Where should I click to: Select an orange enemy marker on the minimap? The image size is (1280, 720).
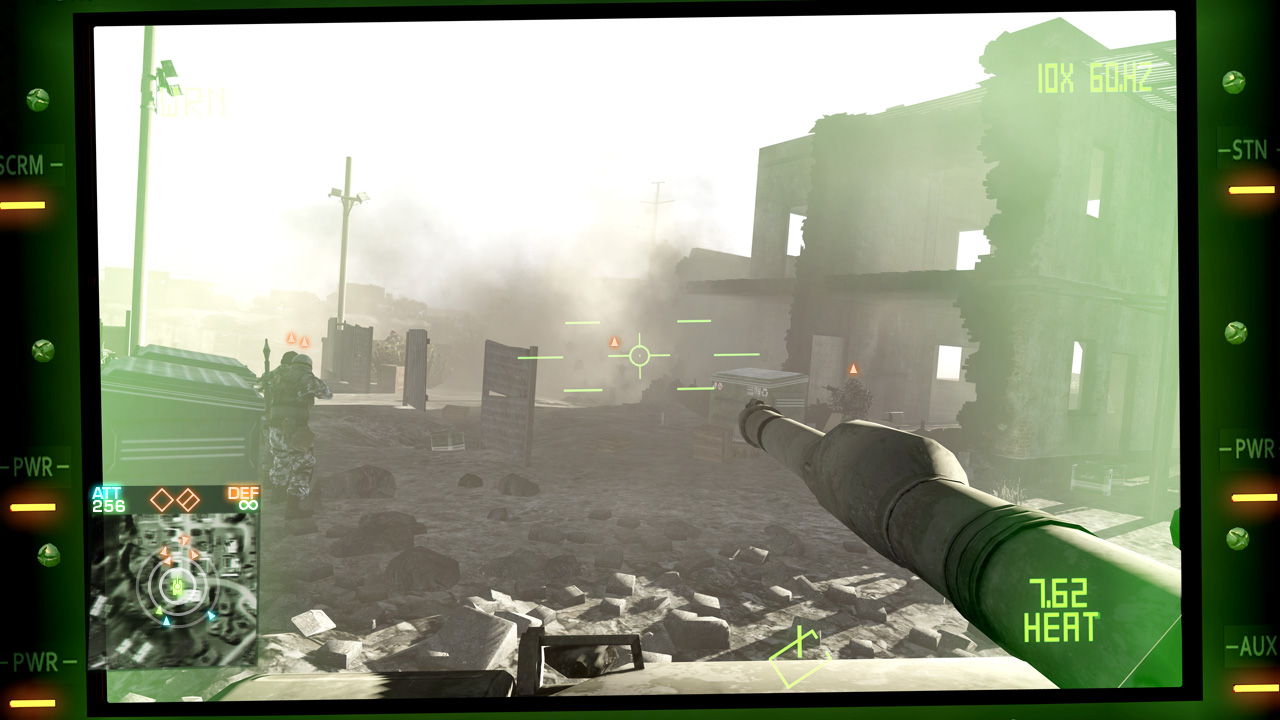pos(185,541)
